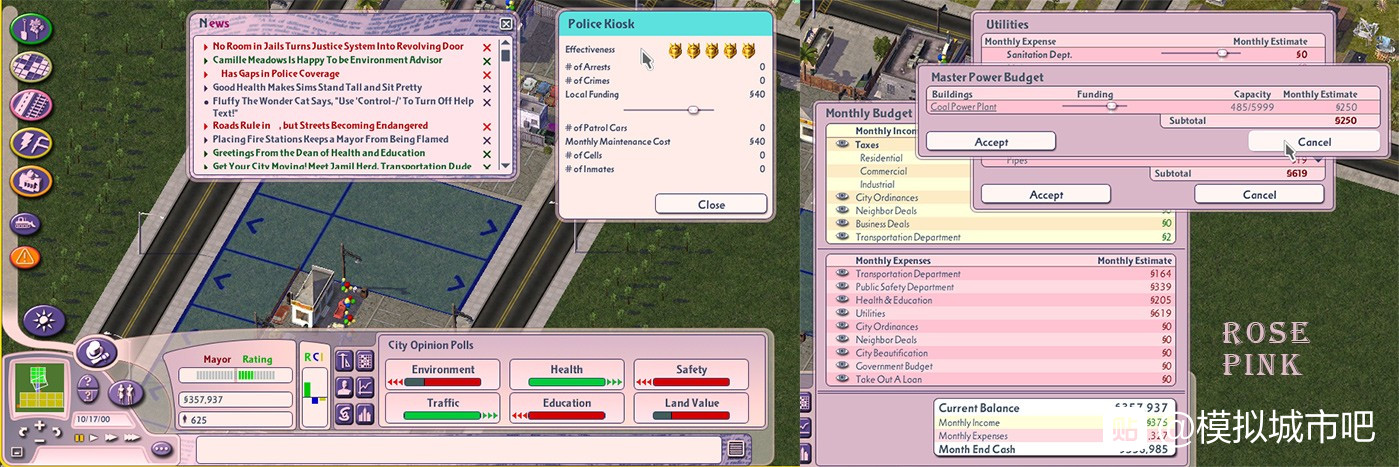Screen dimensions: 1399x467
Task: Accept the Utilities budget window
Action: click(x=1045, y=195)
